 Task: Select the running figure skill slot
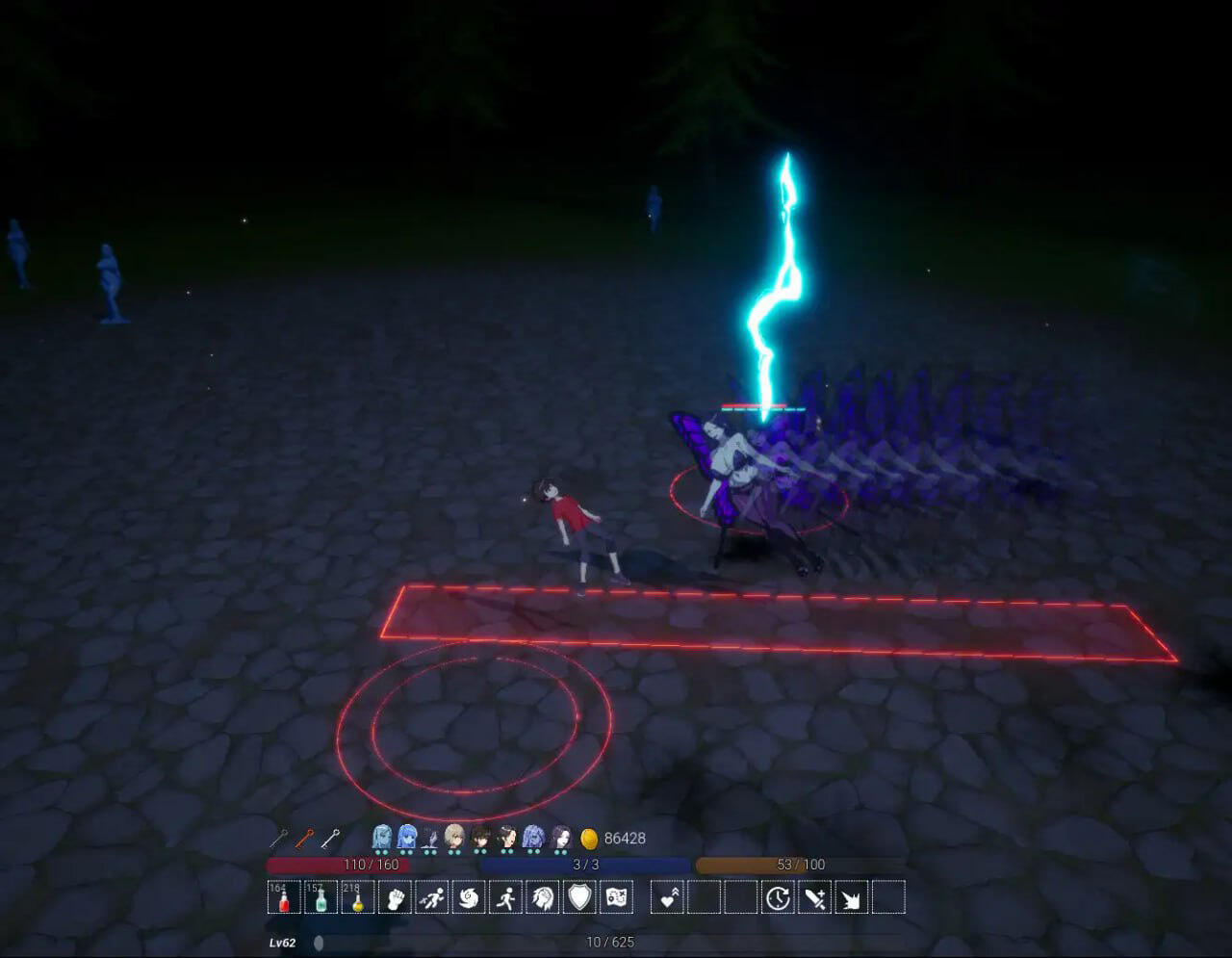(505, 897)
